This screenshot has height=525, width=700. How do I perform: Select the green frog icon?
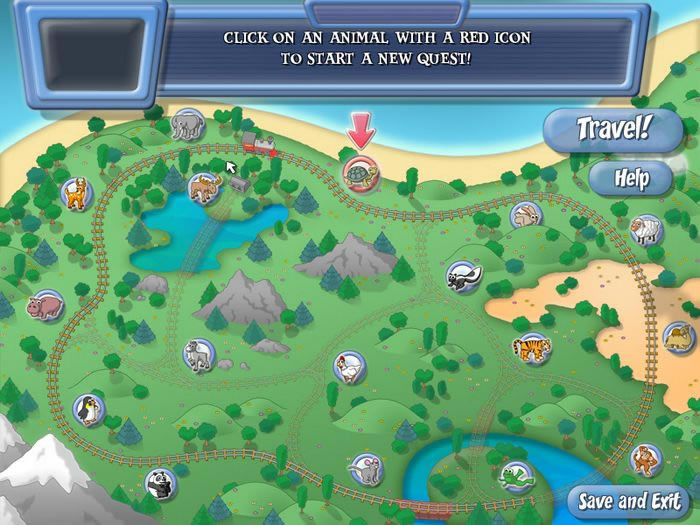[x=515, y=476]
